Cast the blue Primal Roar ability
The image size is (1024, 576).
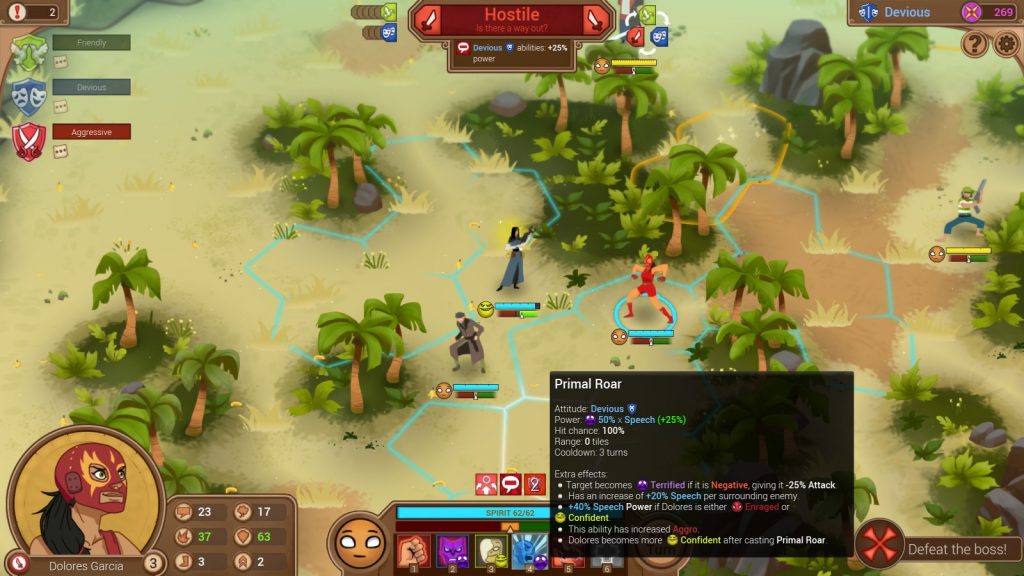[528, 551]
